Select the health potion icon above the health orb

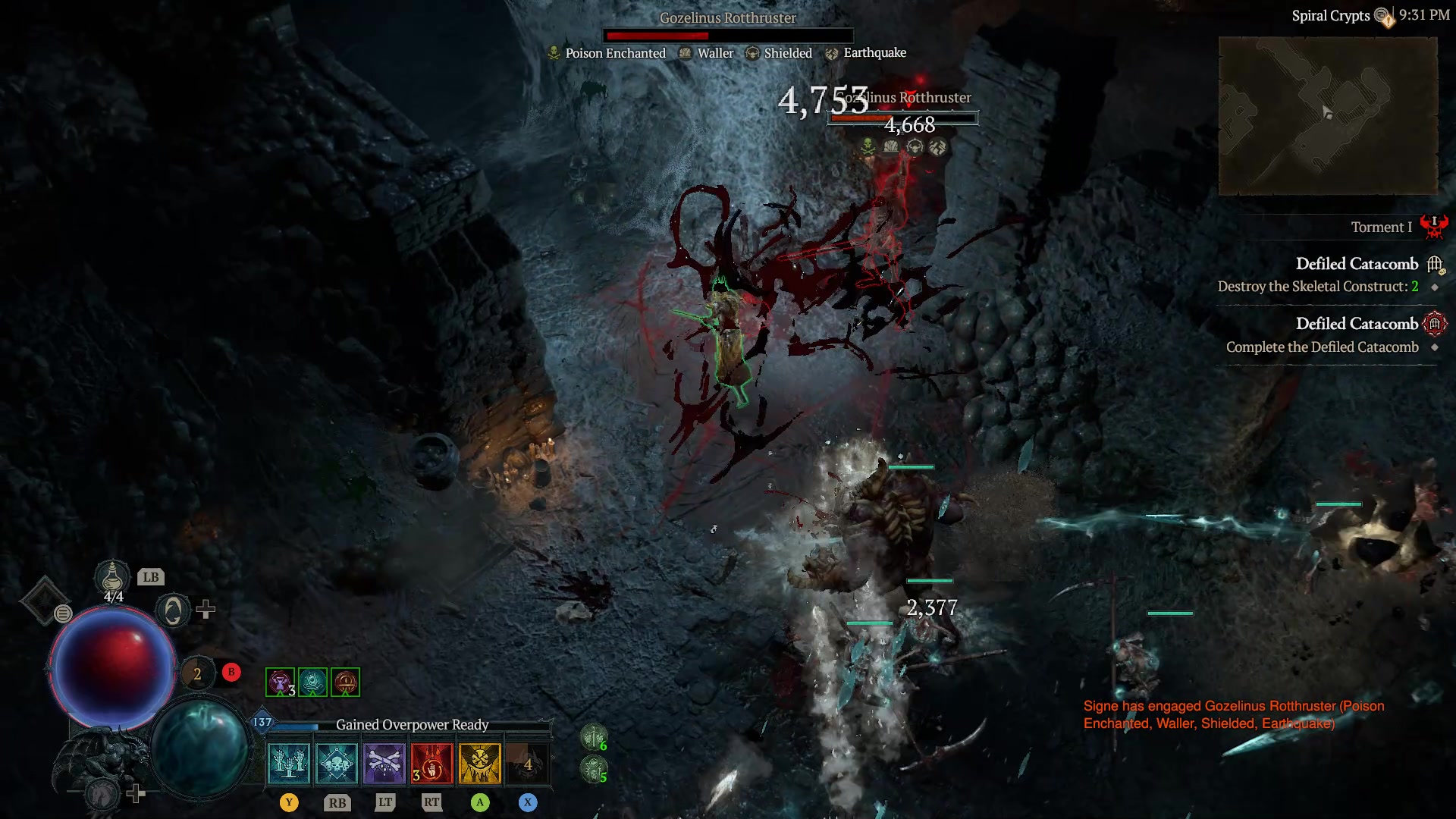[x=111, y=577]
